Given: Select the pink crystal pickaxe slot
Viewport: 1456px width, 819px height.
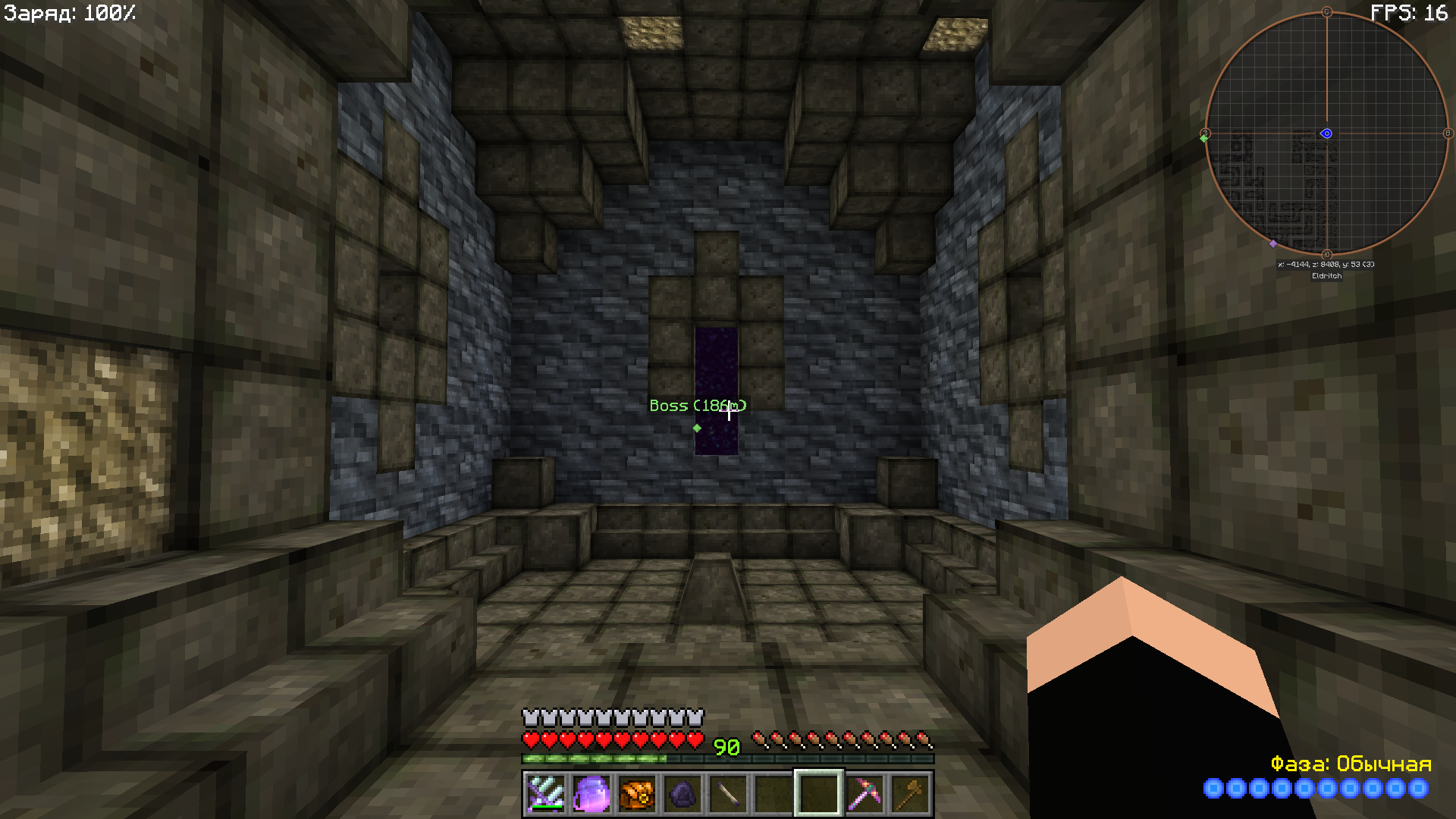Looking at the screenshot, I should point(864,794).
